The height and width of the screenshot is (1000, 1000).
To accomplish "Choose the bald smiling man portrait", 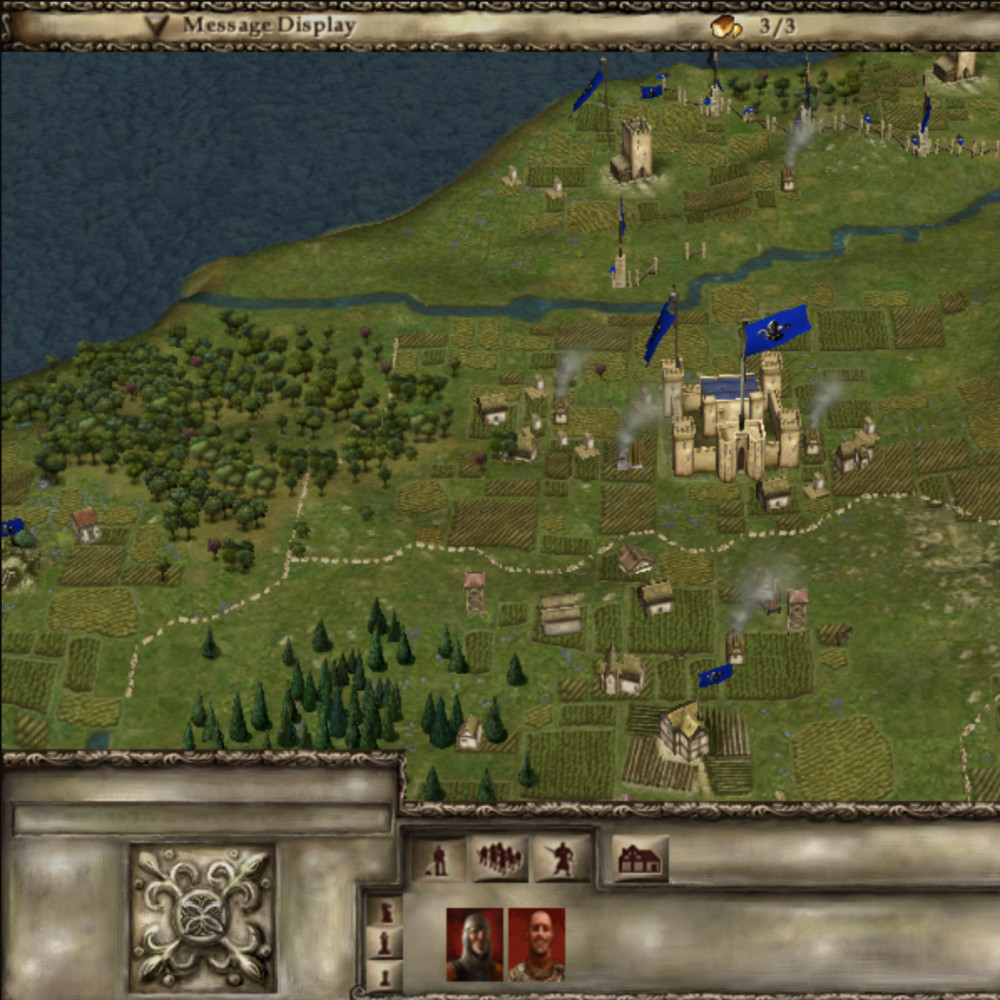I will (537, 944).
